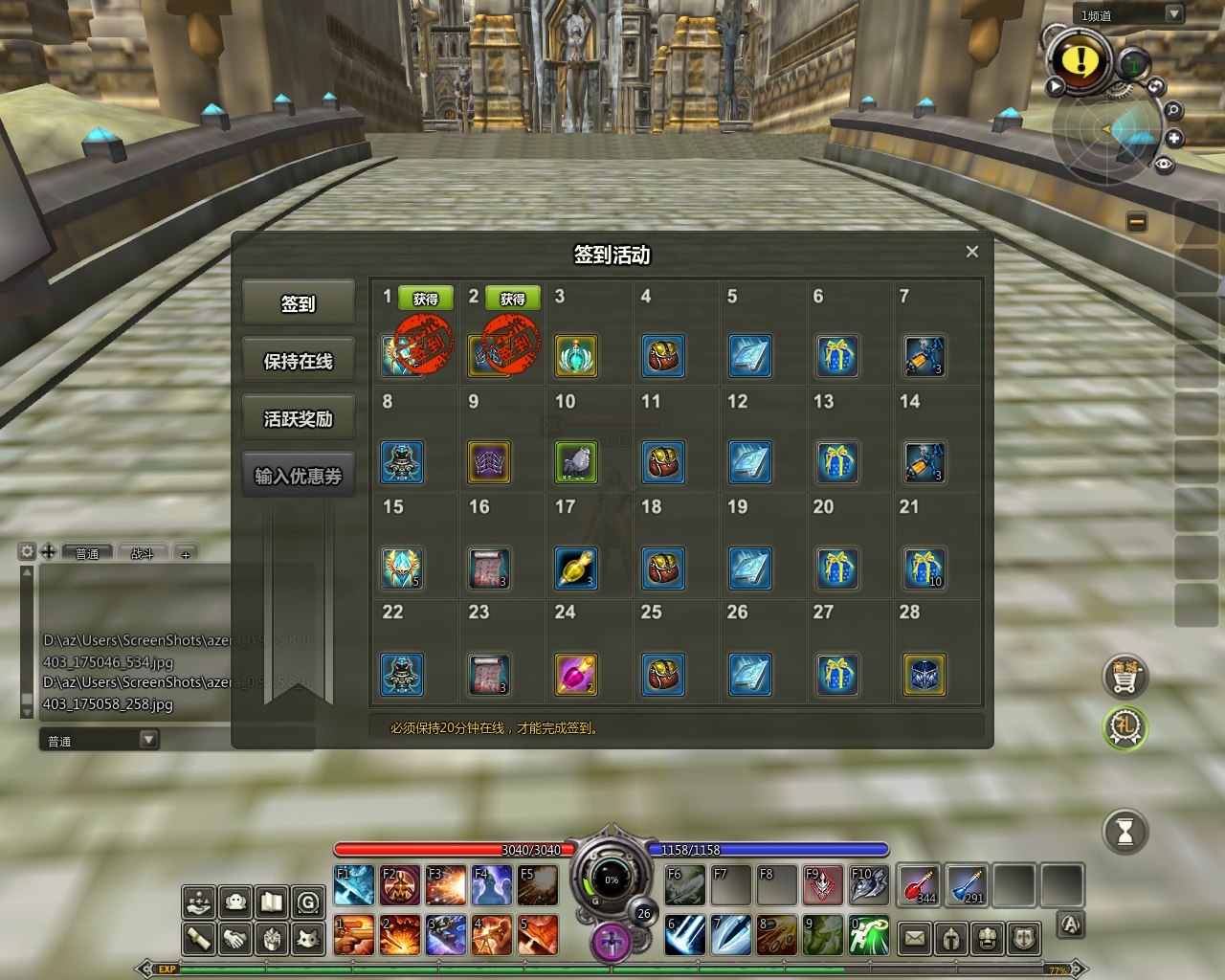Open the mail envelope icon

(x=915, y=938)
